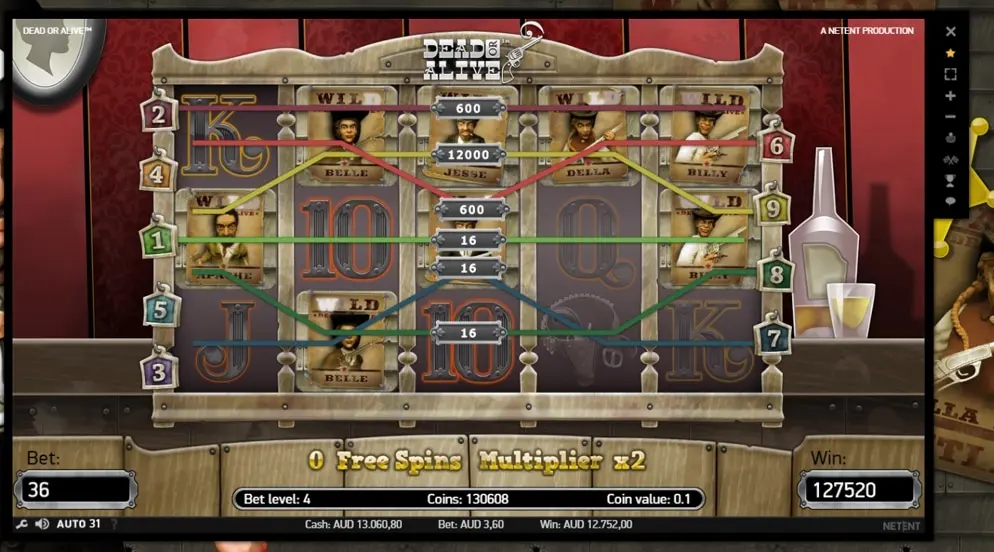Toggle fullscreen mode in the sidebar
The height and width of the screenshot is (552, 994).
click(x=951, y=74)
